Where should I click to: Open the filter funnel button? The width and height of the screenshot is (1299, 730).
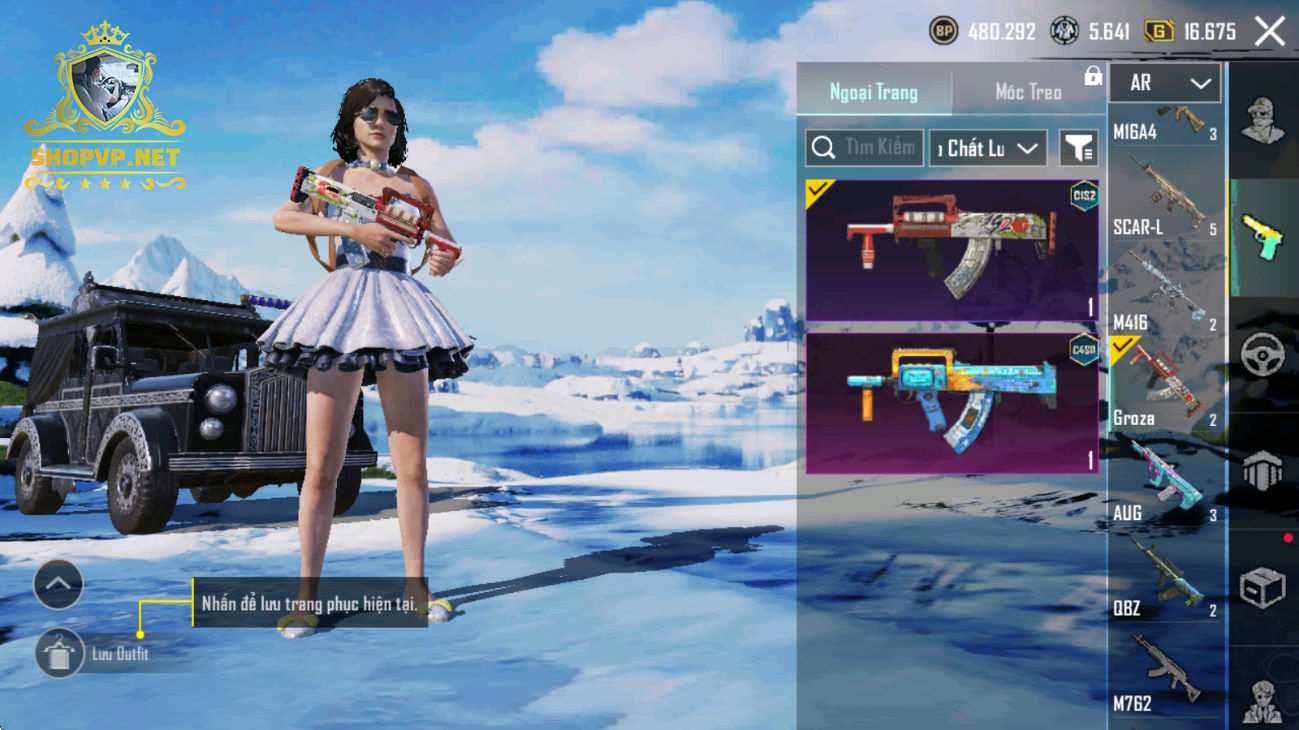pos(1079,148)
